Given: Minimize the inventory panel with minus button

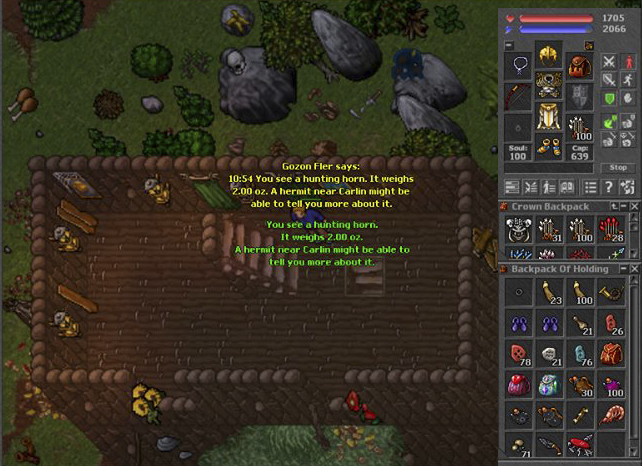Looking at the screenshot, I should point(508,45).
